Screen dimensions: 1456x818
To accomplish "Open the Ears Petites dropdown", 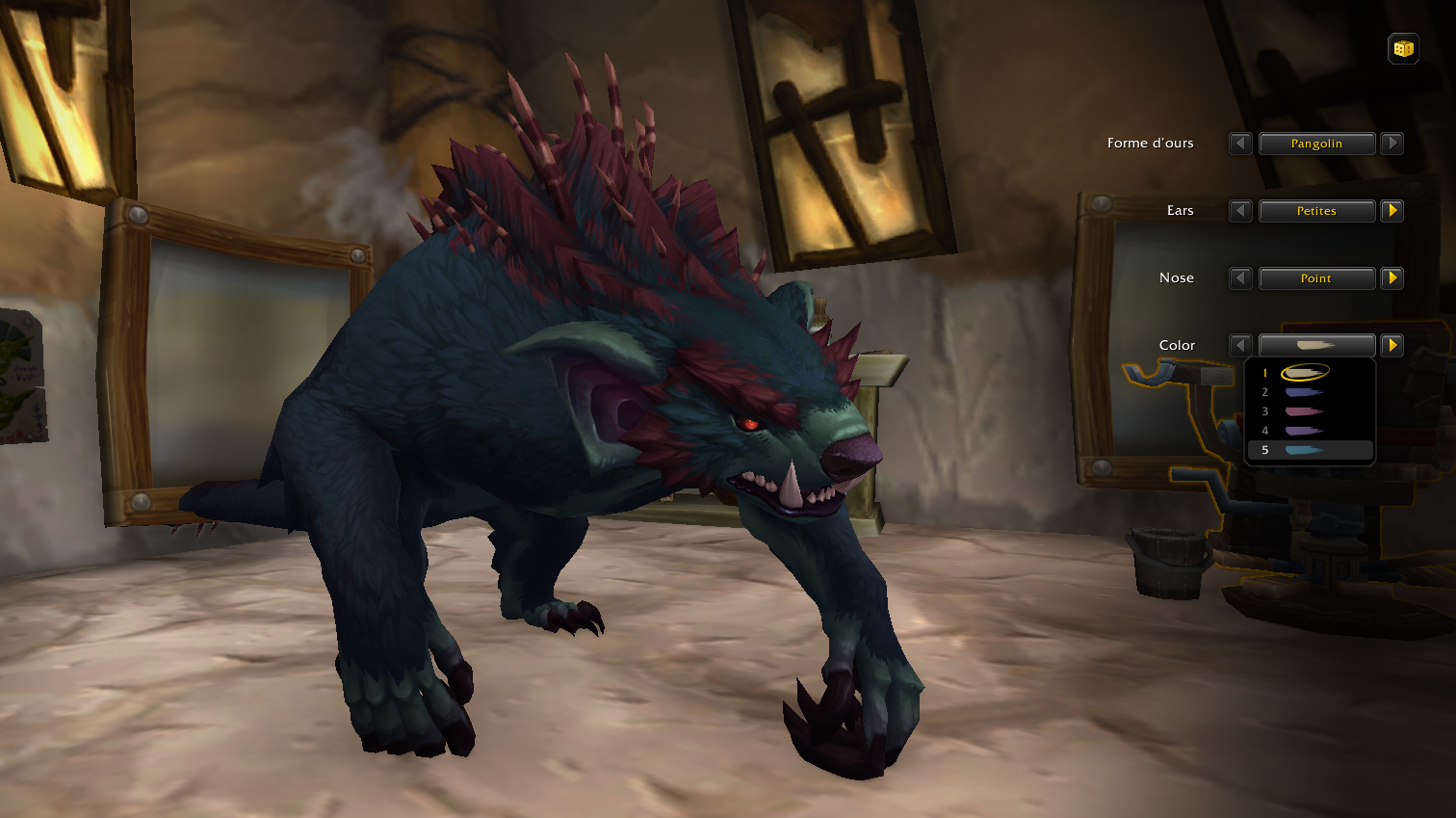I will click(x=1316, y=211).
